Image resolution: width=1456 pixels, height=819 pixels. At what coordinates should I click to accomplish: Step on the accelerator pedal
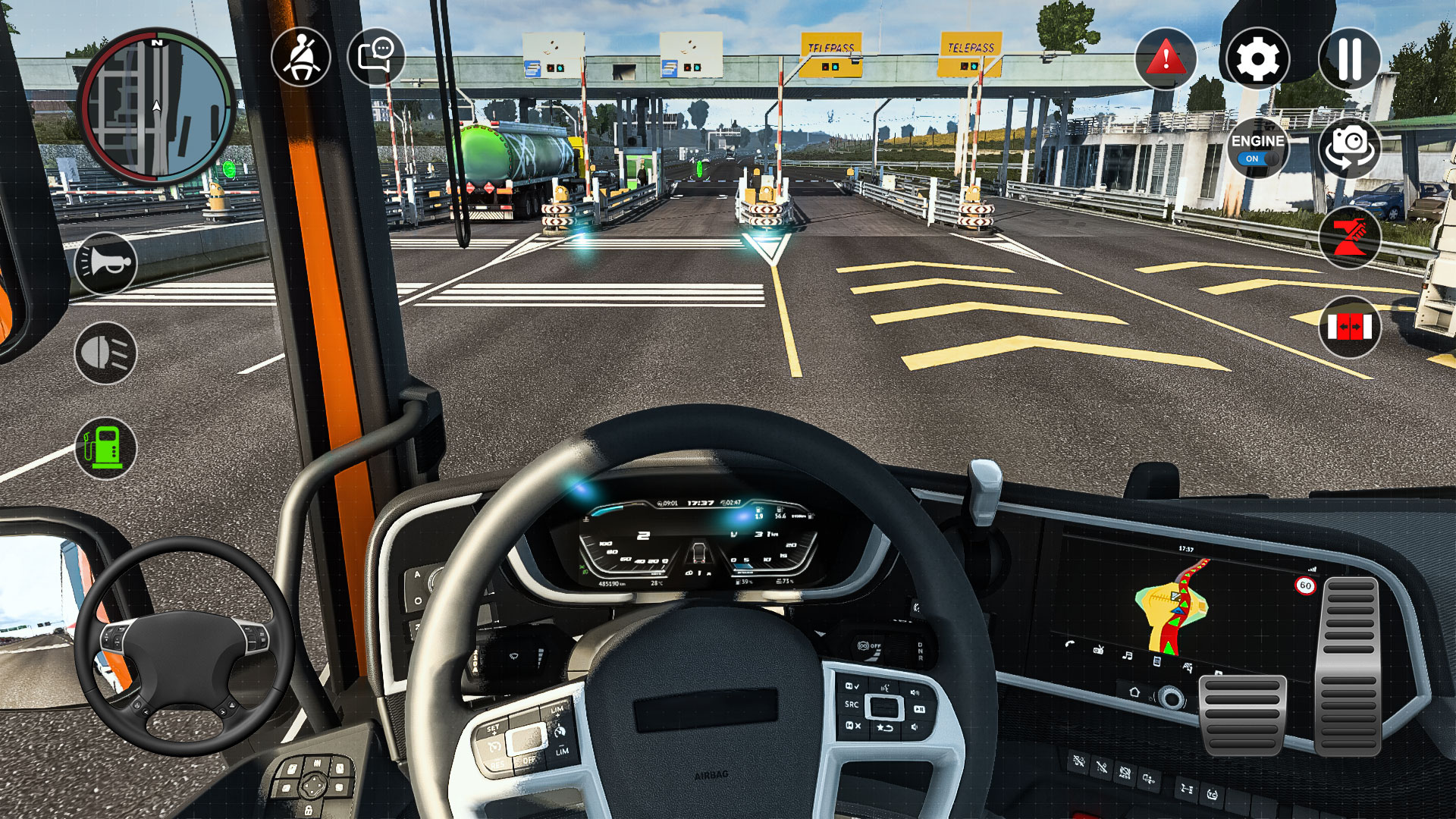click(1349, 666)
